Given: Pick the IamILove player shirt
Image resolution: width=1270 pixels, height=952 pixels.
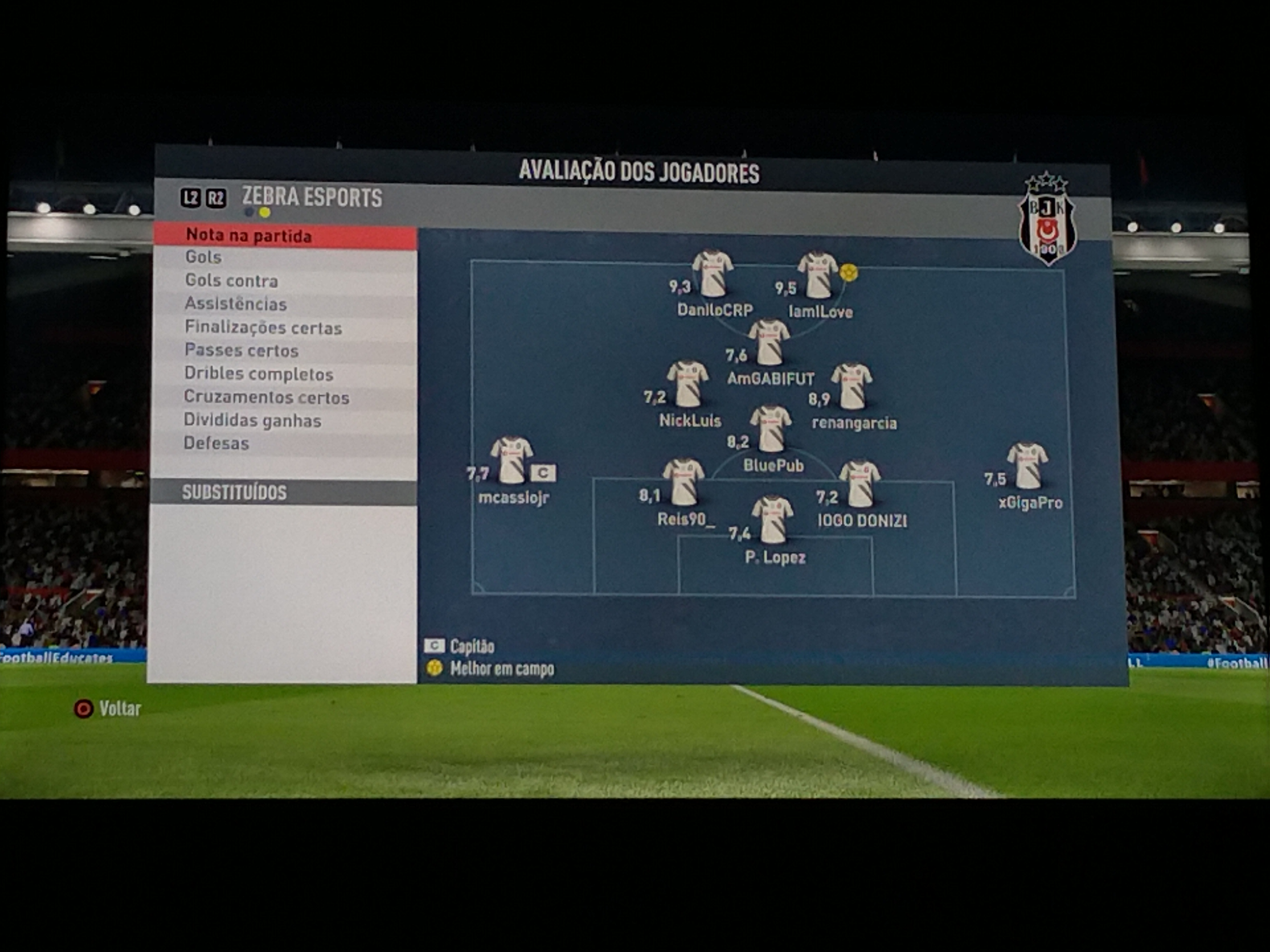Looking at the screenshot, I should tap(818, 275).
